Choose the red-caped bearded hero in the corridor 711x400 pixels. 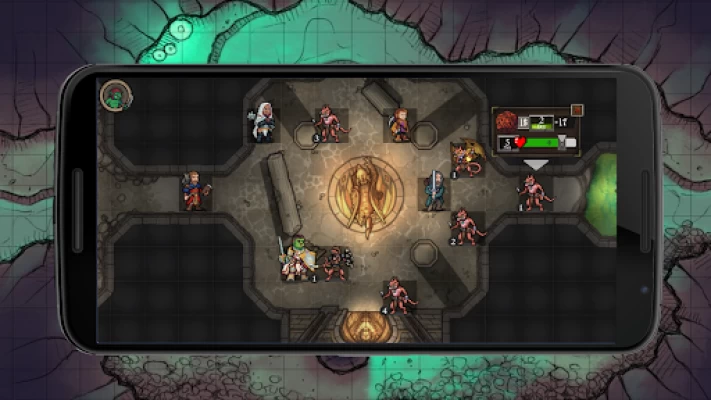point(195,190)
